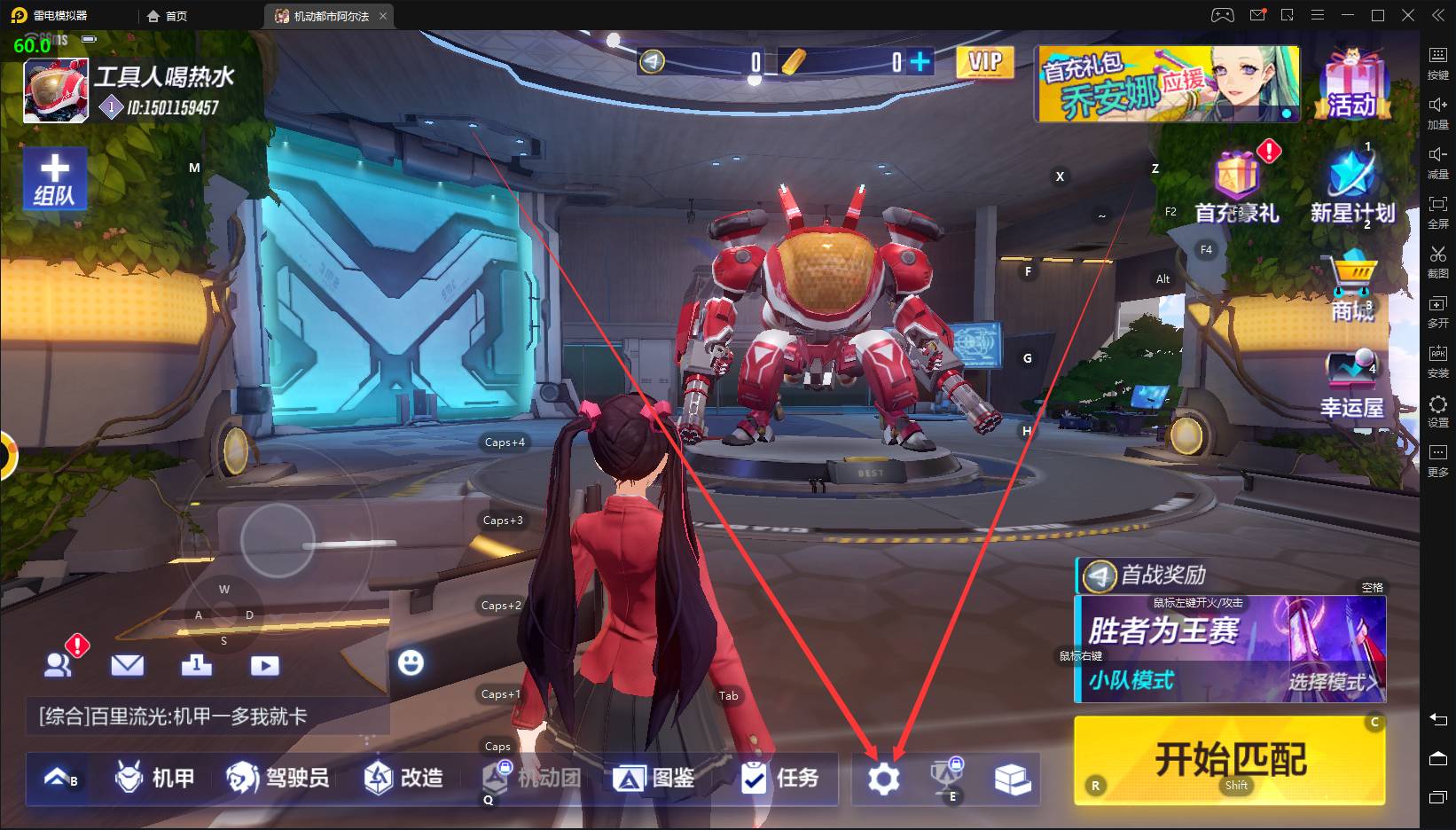Click the emulator's 截图 screenshot tool
The image size is (1456, 830).
1437,262
